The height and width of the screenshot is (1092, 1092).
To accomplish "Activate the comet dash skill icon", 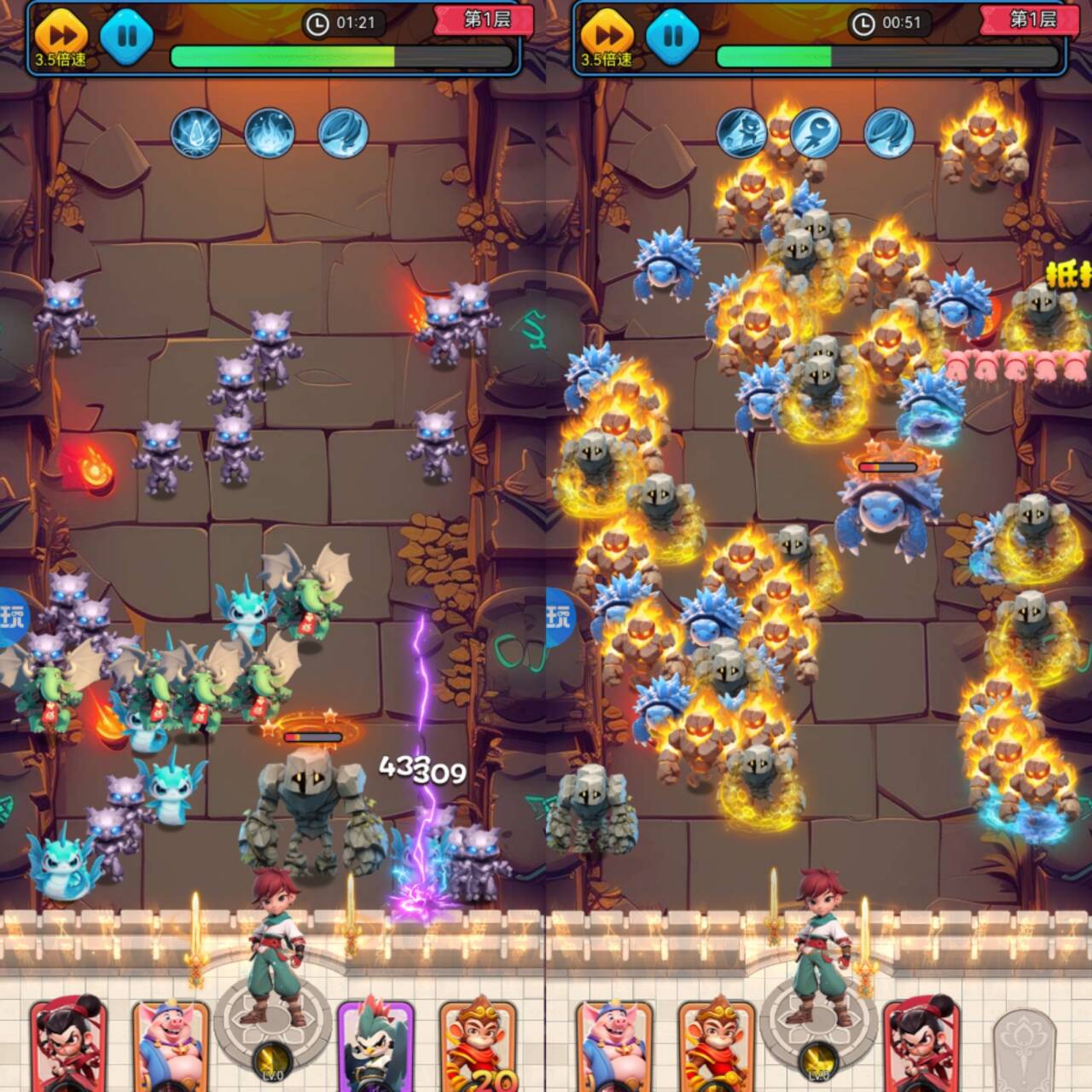I will pos(816,133).
